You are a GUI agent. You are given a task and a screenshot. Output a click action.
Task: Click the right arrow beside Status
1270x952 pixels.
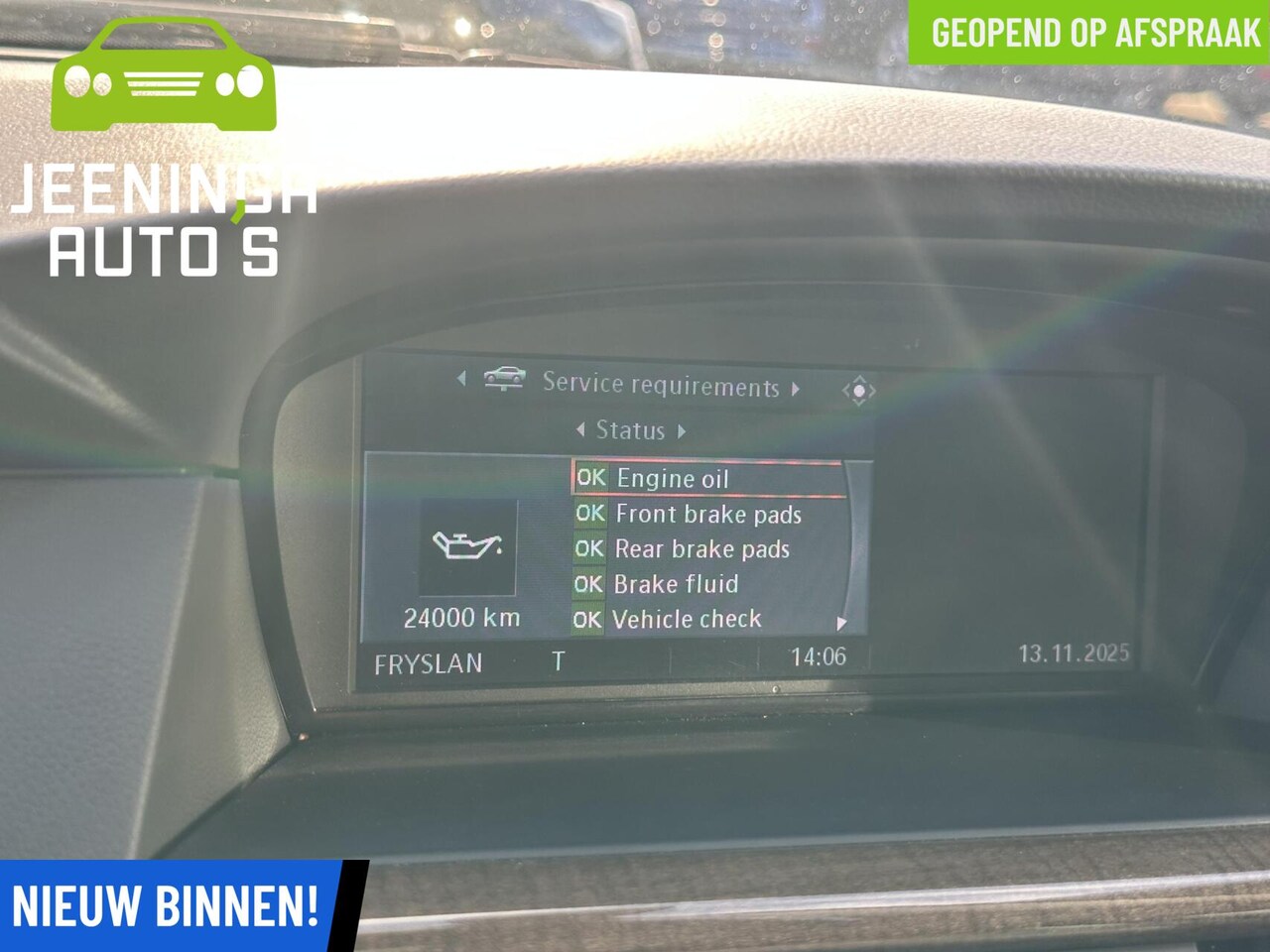(682, 431)
